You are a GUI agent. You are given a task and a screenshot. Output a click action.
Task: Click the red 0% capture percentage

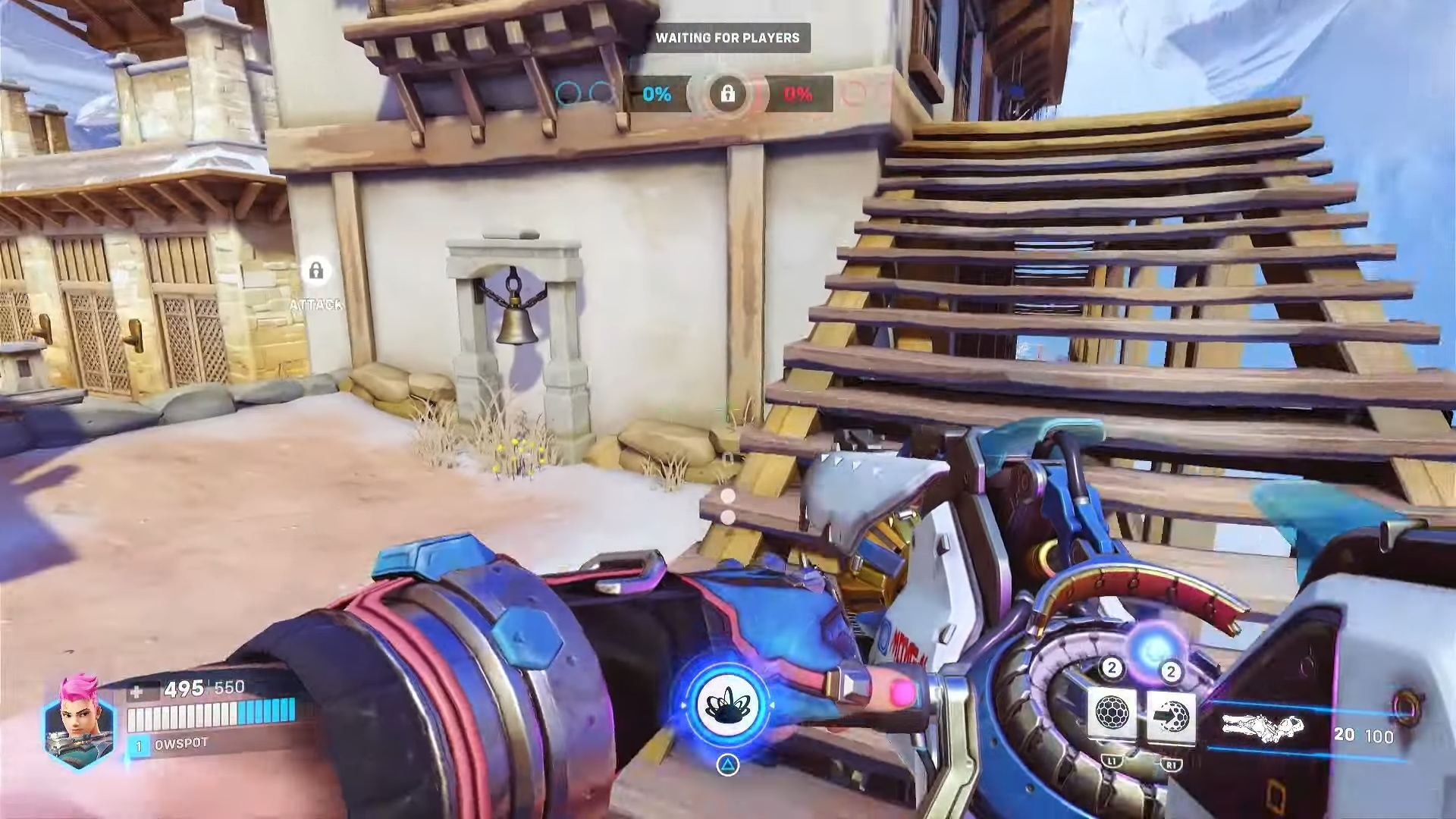click(798, 96)
